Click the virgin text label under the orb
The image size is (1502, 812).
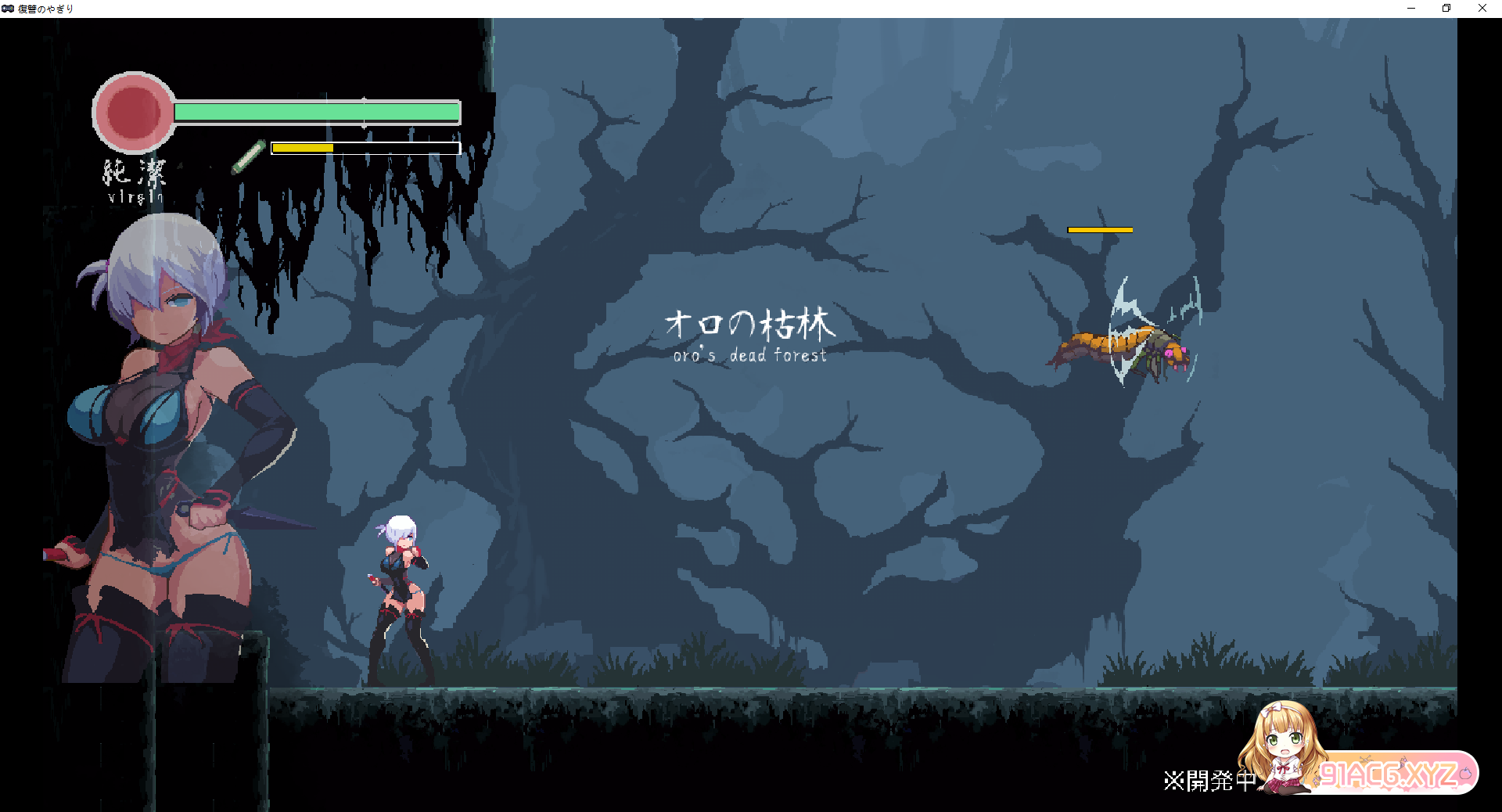(135, 197)
